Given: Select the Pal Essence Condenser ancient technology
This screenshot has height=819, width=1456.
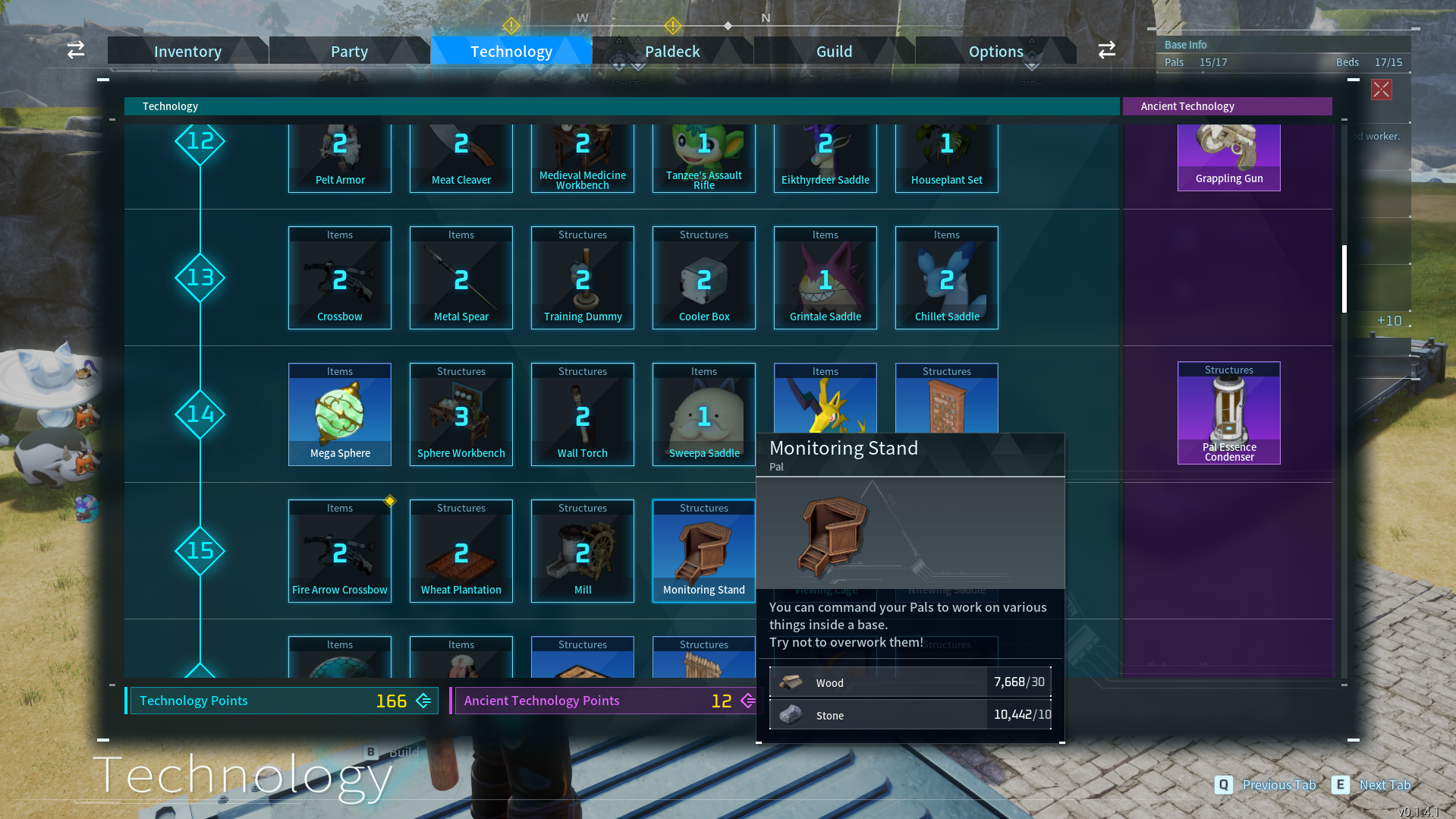Looking at the screenshot, I should point(1229,414).
